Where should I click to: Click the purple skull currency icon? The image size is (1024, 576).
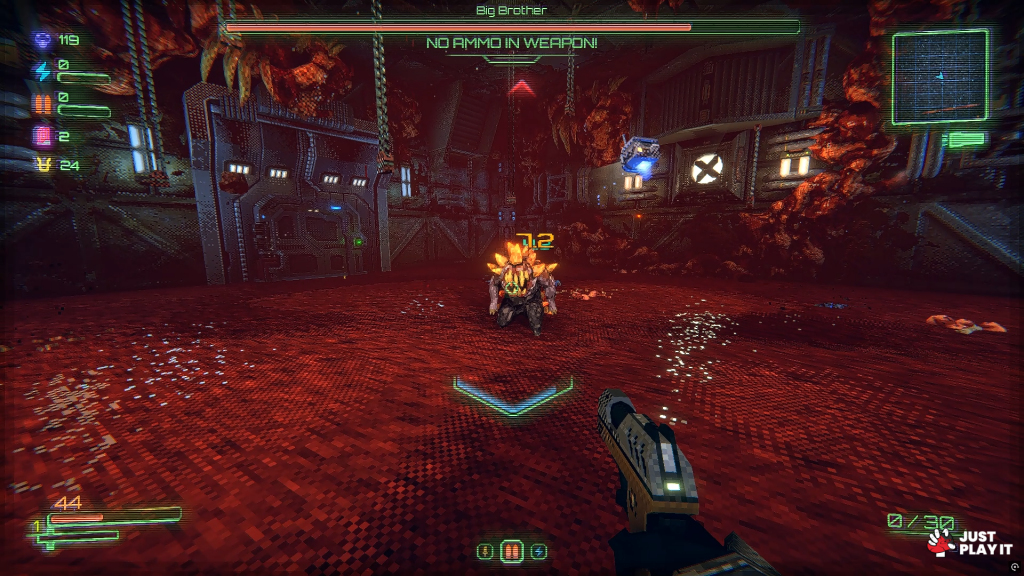[42, 41]
